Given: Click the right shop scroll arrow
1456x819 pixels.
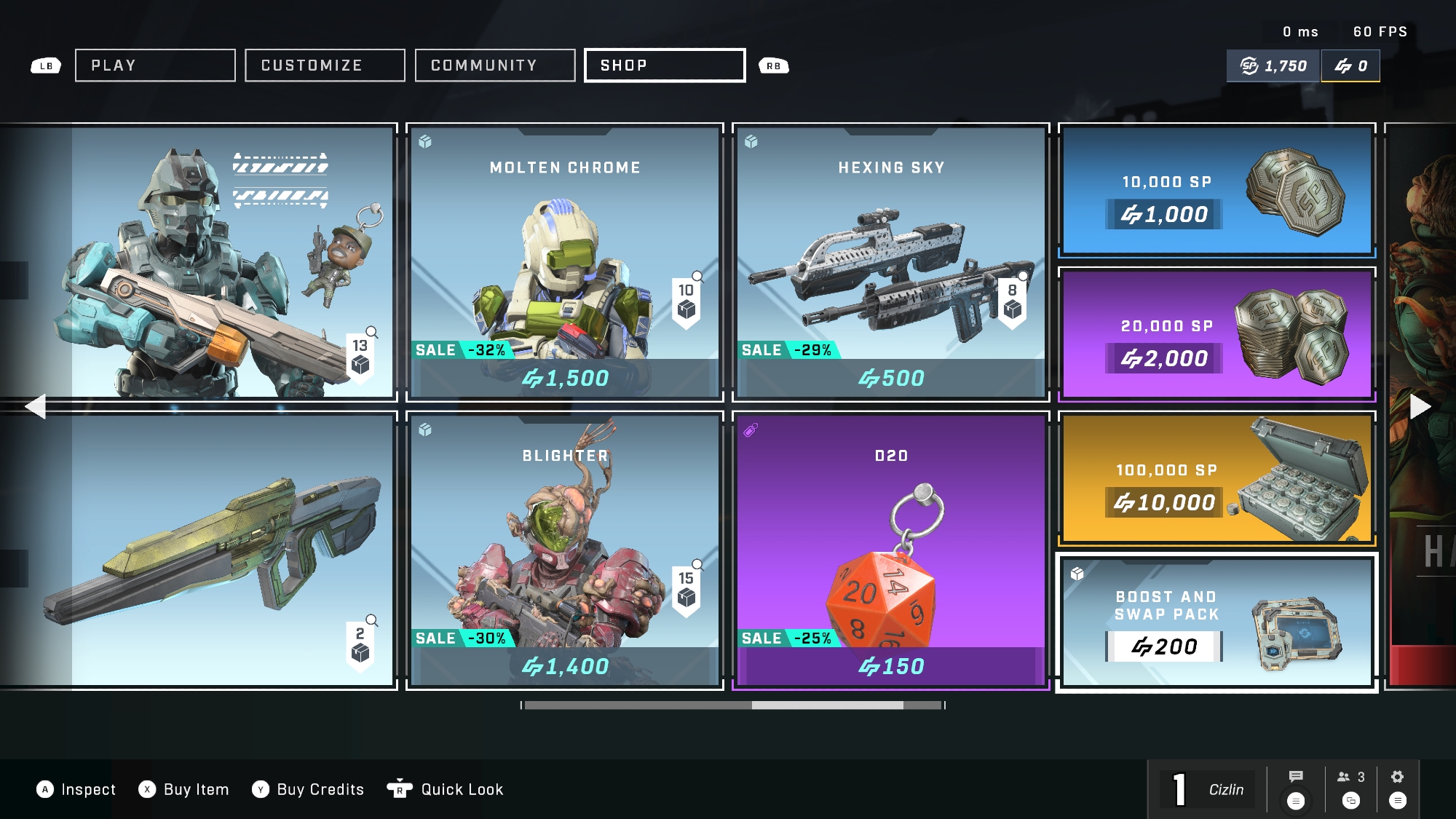Looking at the screenshot, I should 1420,406.
